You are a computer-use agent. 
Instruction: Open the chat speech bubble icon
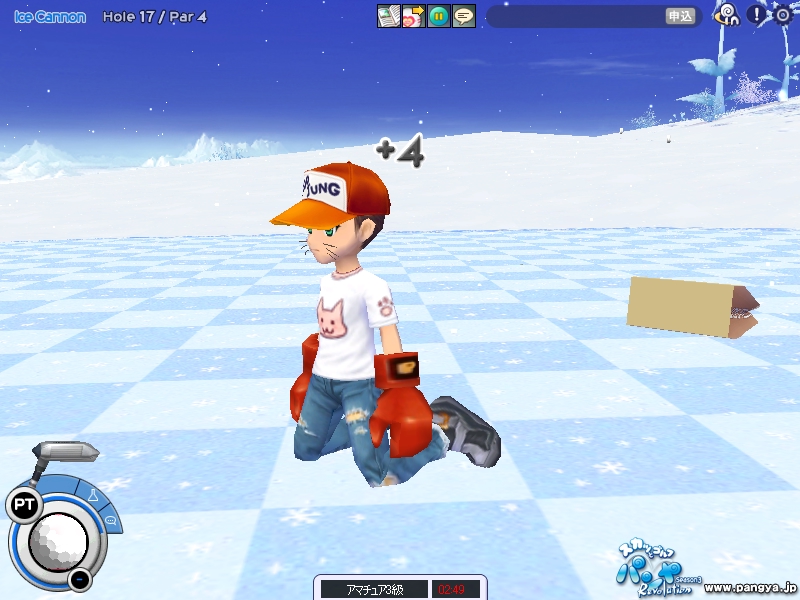click(464, 16)
